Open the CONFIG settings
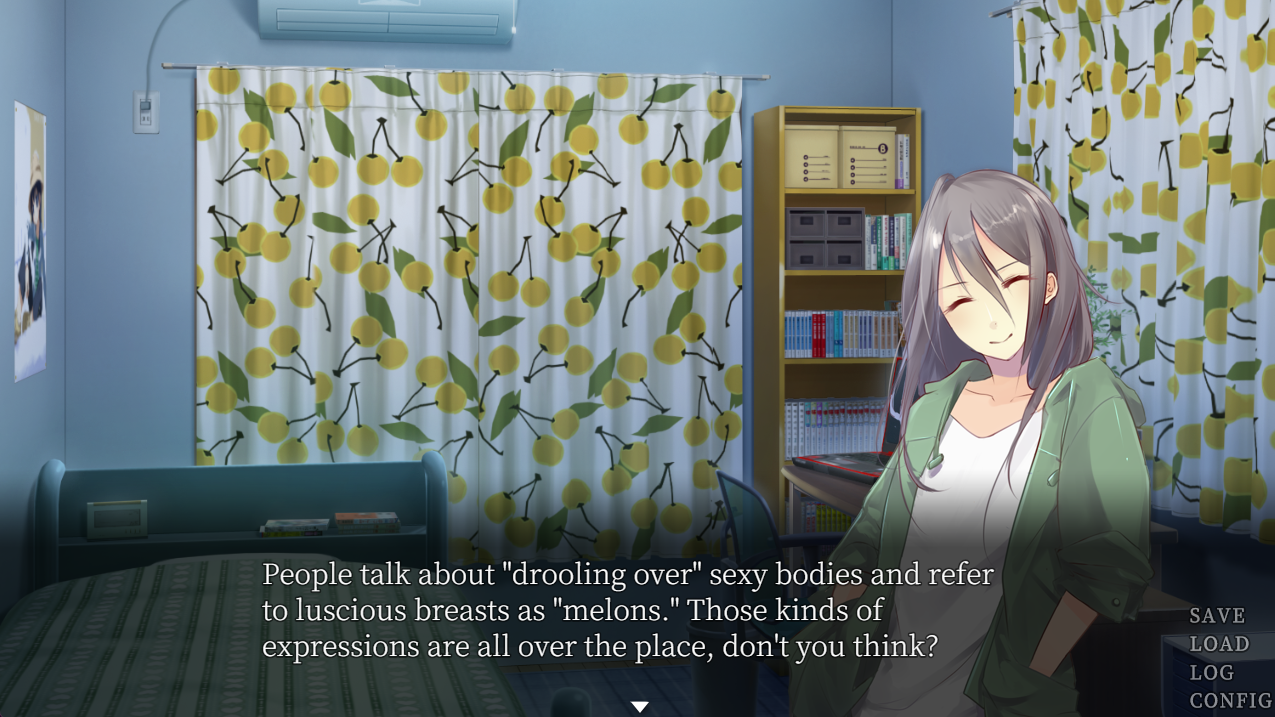 (1230, 700)
